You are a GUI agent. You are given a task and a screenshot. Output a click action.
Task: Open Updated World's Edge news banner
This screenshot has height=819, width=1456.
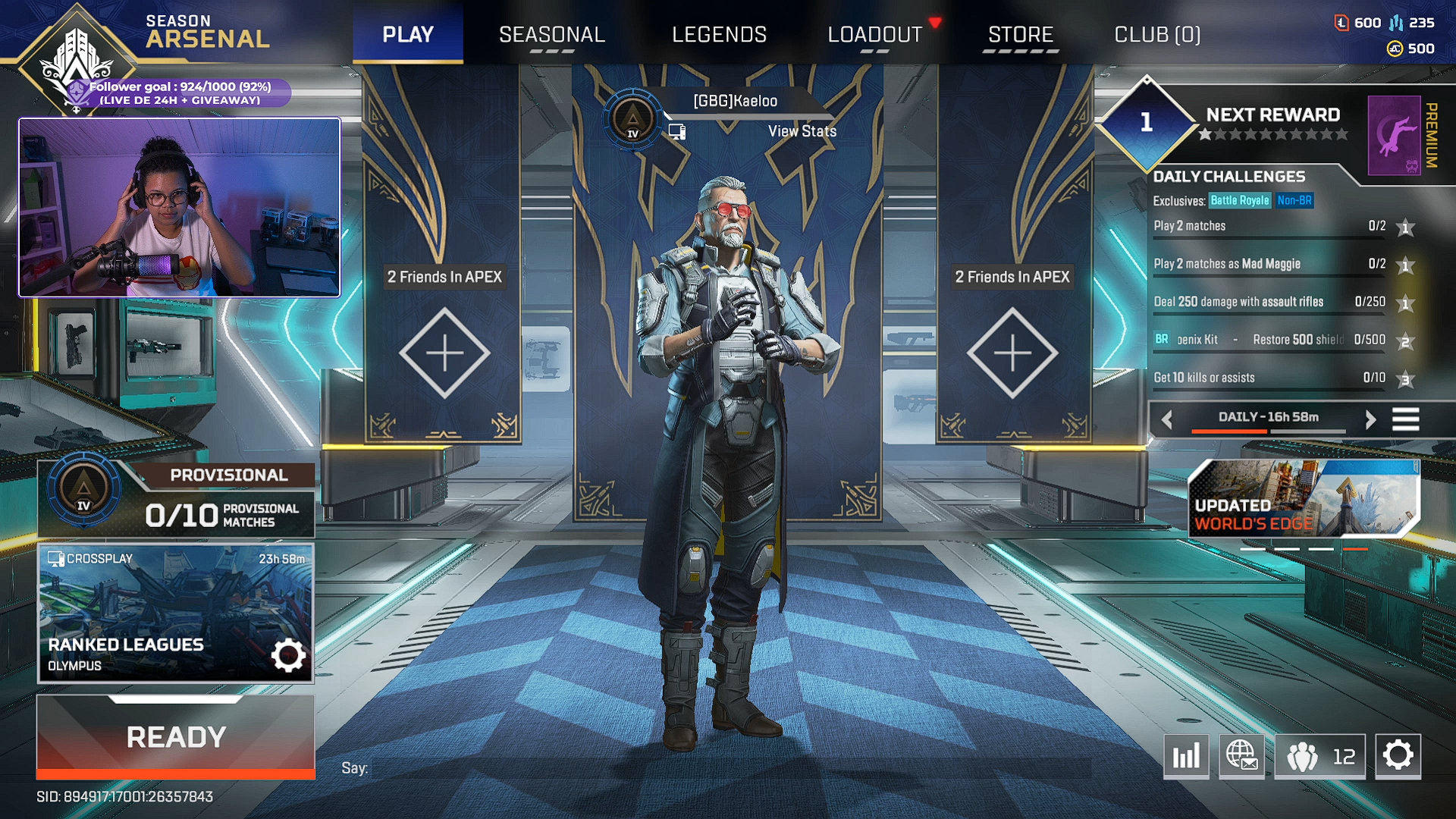pyautogui.click(x=1302, y=498)
